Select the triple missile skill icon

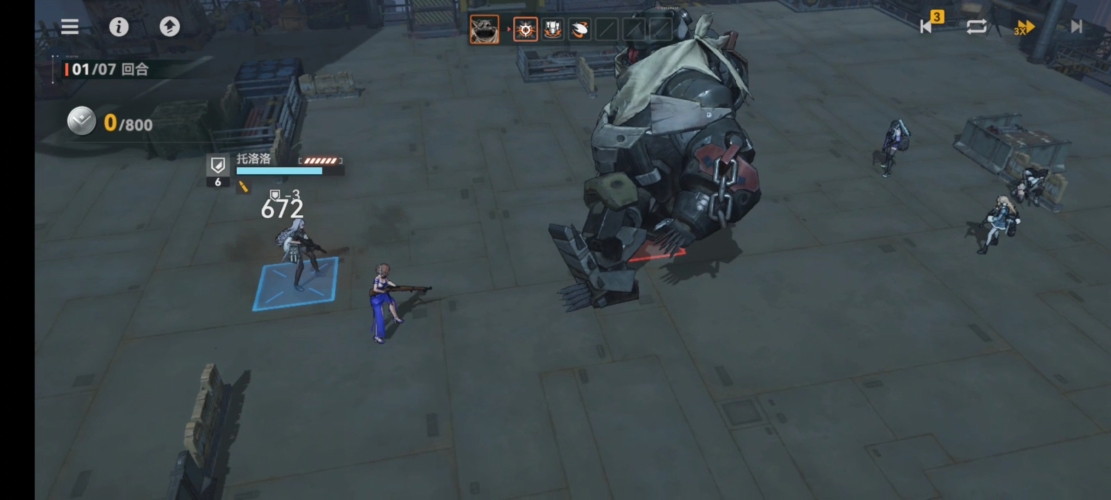tap(553, 29)
